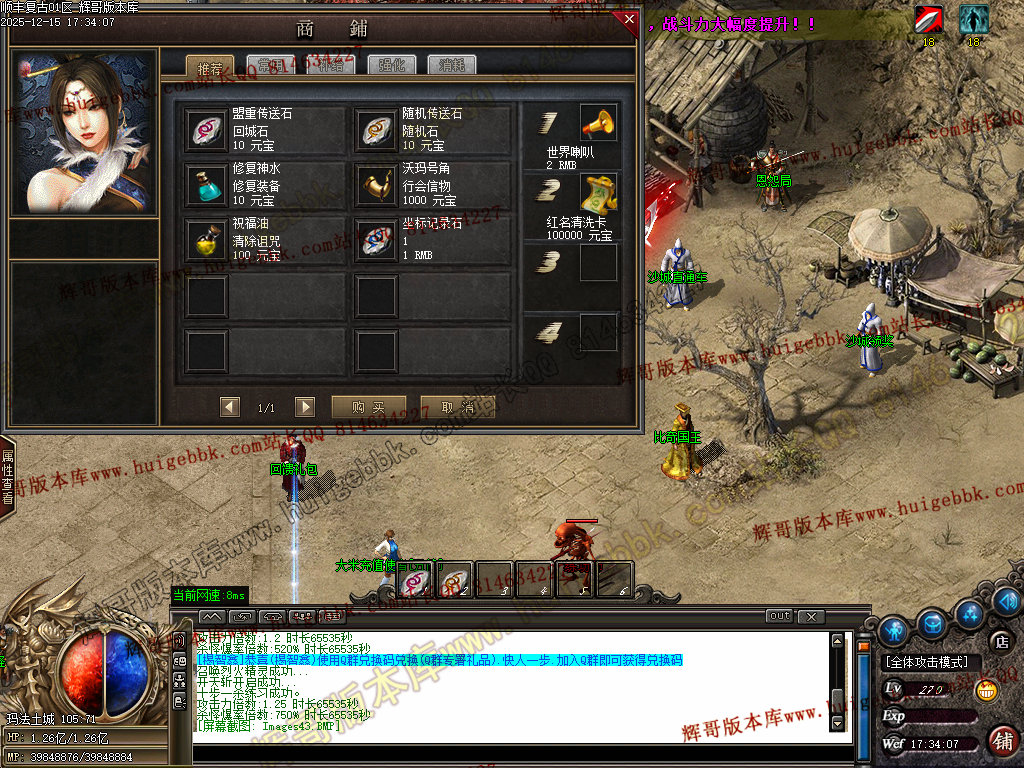Image resolution: width=1024 pixels, height=768 pixels.
Task: Click the 全体攻击模式 attack mode label
Action: click(926, 662)
